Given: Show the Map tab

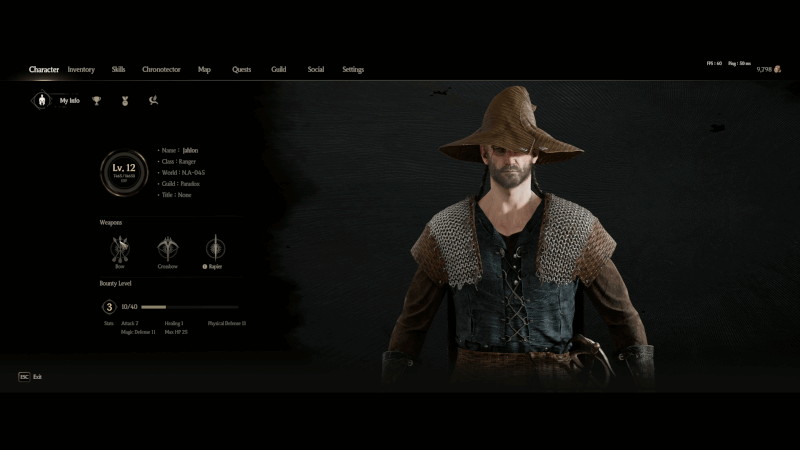Looking at the screenshot, I should point(204,70).
